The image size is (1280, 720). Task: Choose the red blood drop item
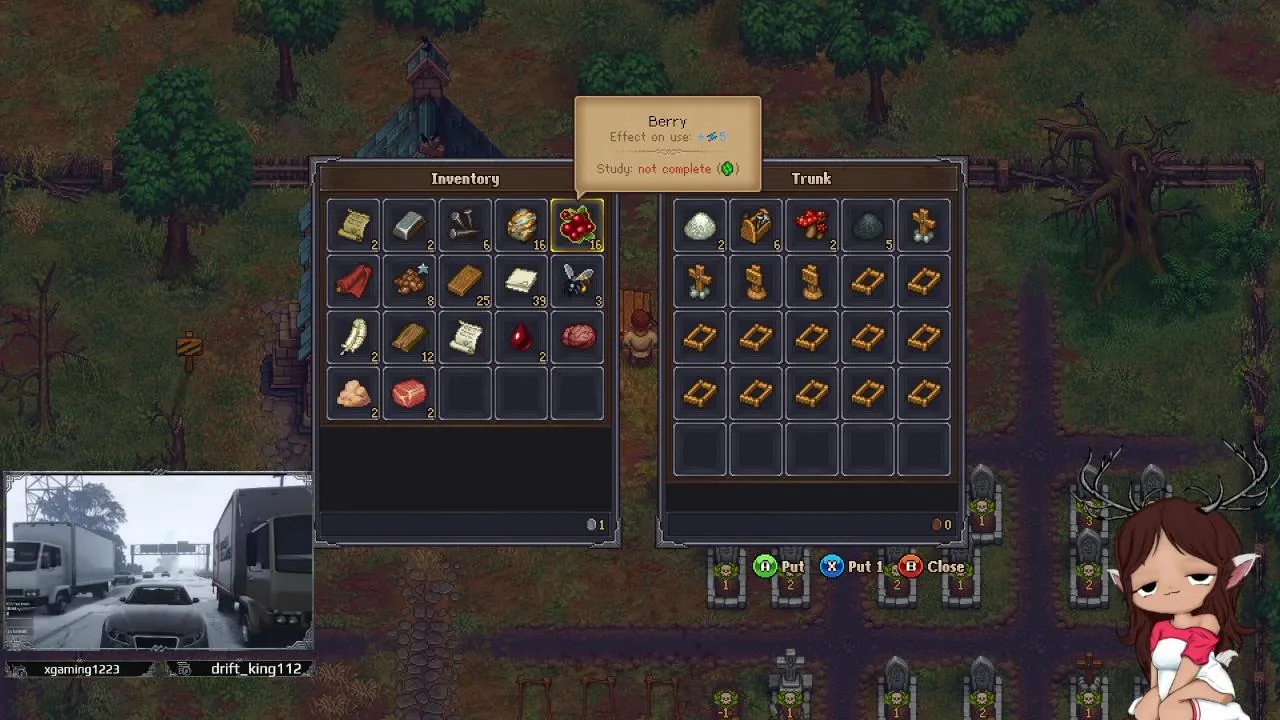[521, 338]
